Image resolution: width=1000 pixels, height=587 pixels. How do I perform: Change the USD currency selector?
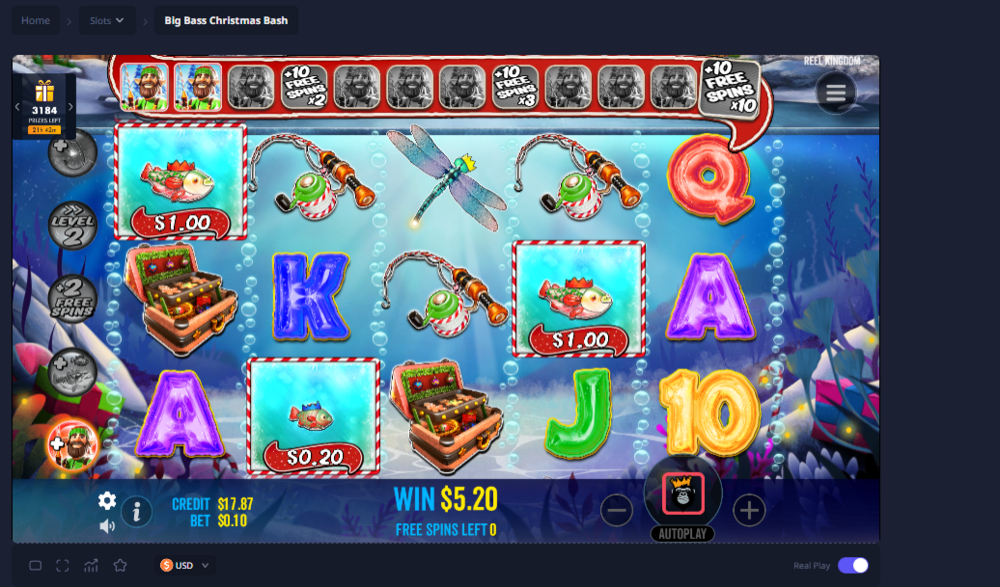point(186,565)
